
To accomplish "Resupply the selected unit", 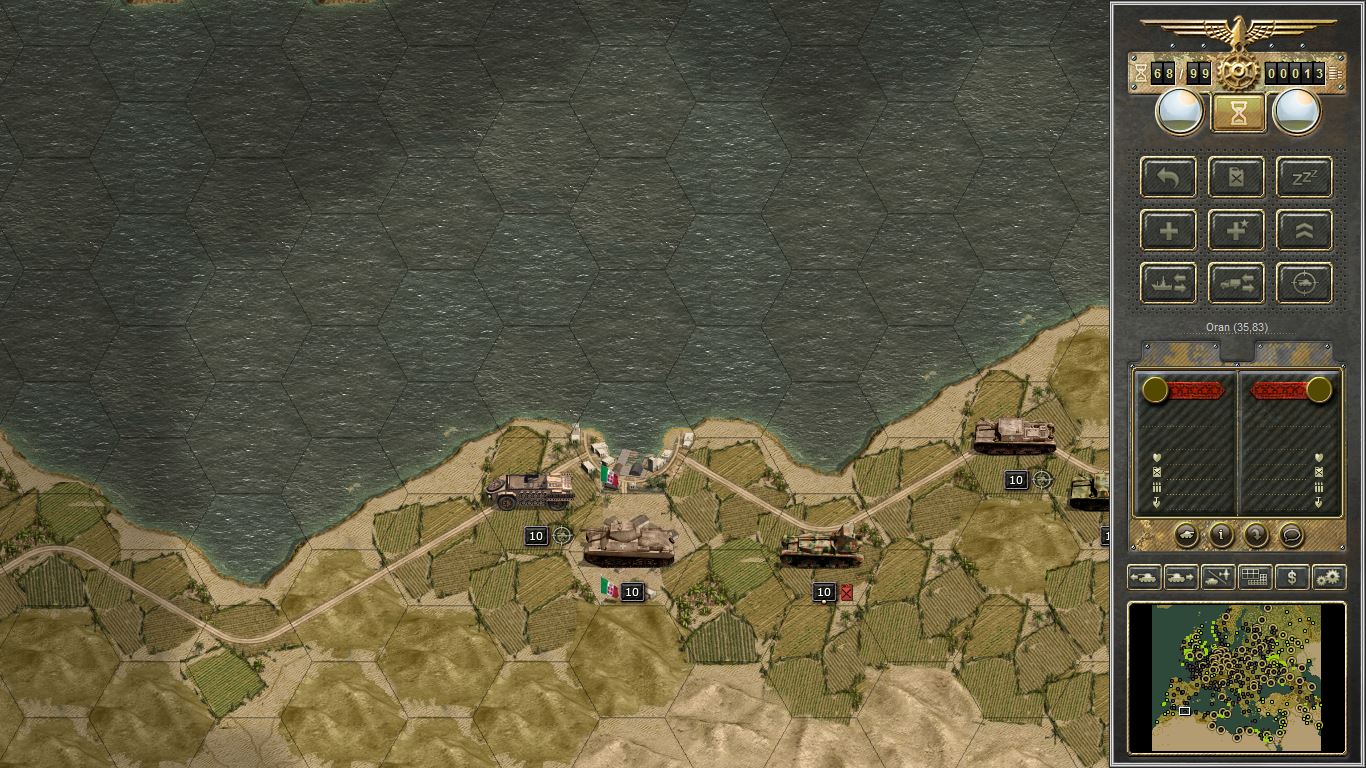I will (1236, 177).
